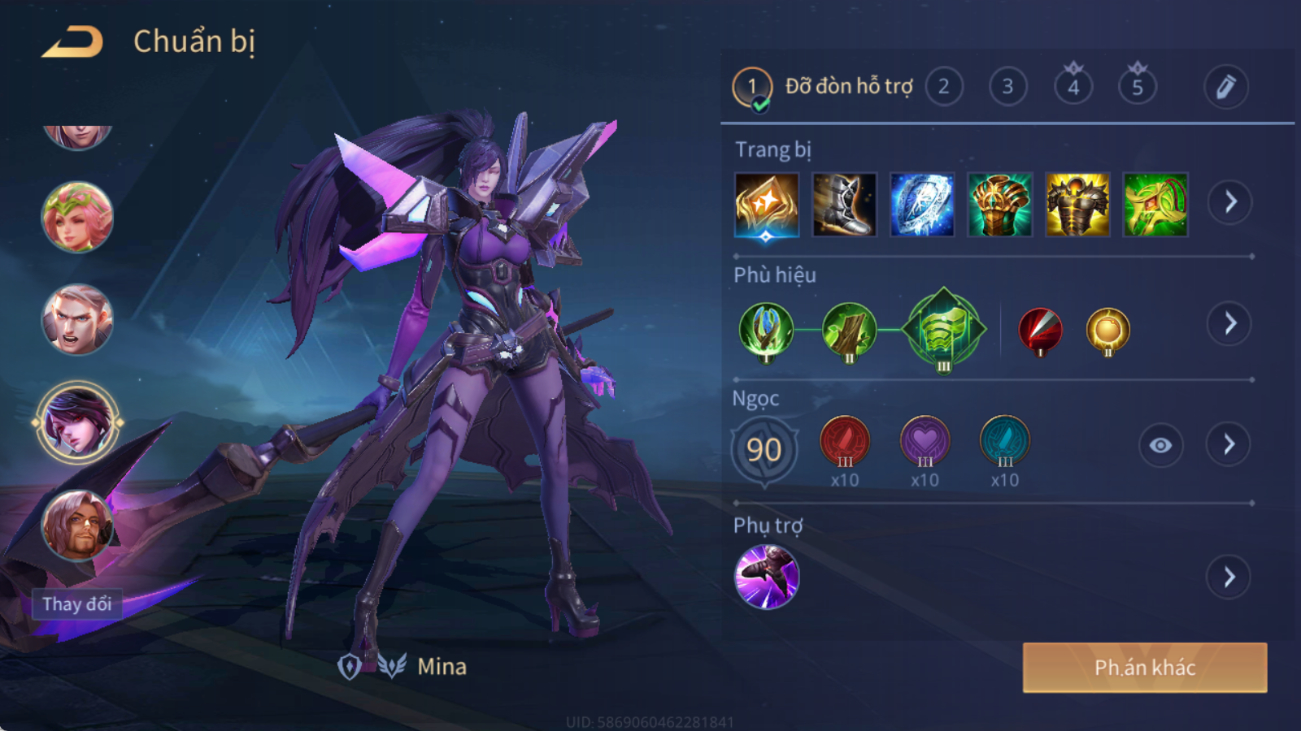
Task: Go back using the return arrow
Action: 72,42
